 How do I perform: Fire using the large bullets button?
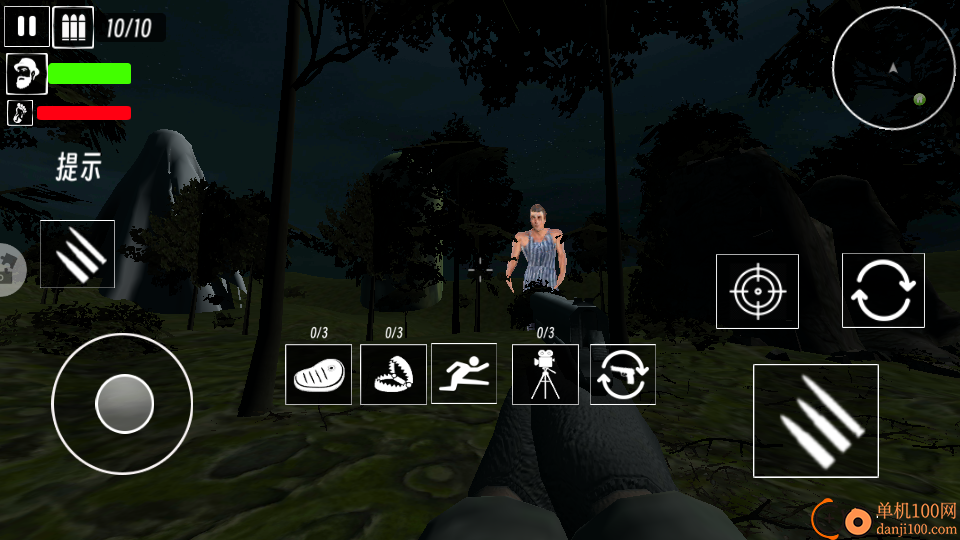(816, 420)
